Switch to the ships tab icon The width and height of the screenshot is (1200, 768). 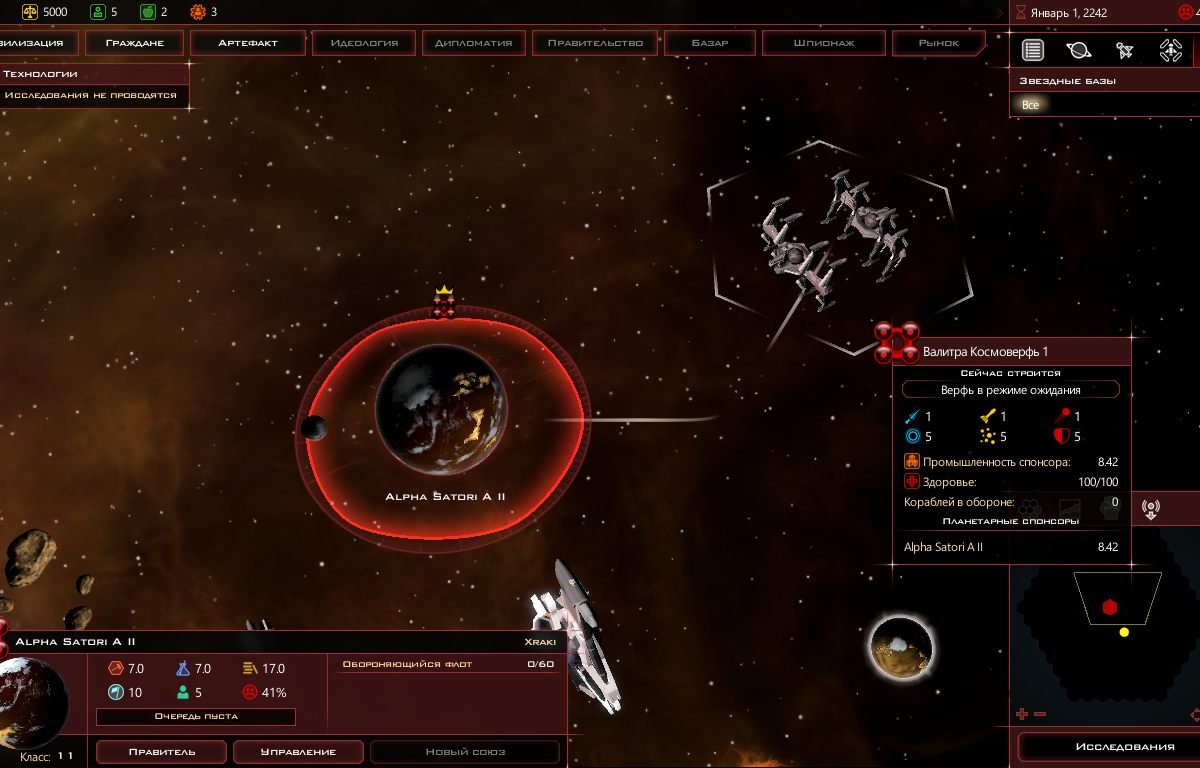(1124, 50)
